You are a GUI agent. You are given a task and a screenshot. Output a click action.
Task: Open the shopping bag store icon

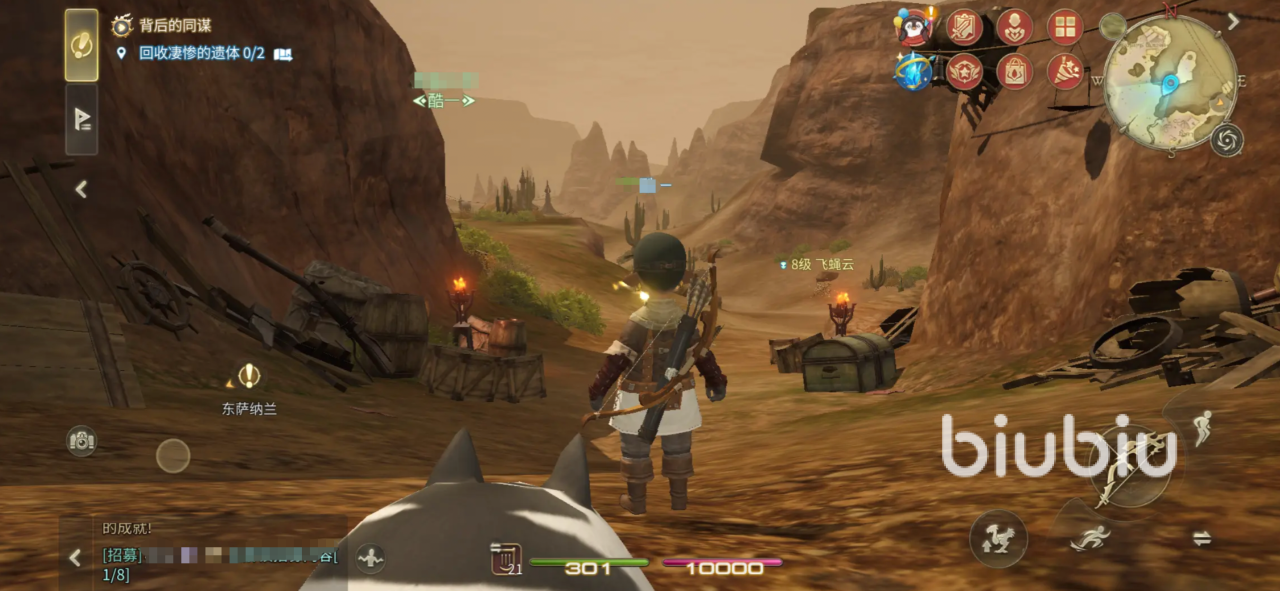click(1014, 72)
